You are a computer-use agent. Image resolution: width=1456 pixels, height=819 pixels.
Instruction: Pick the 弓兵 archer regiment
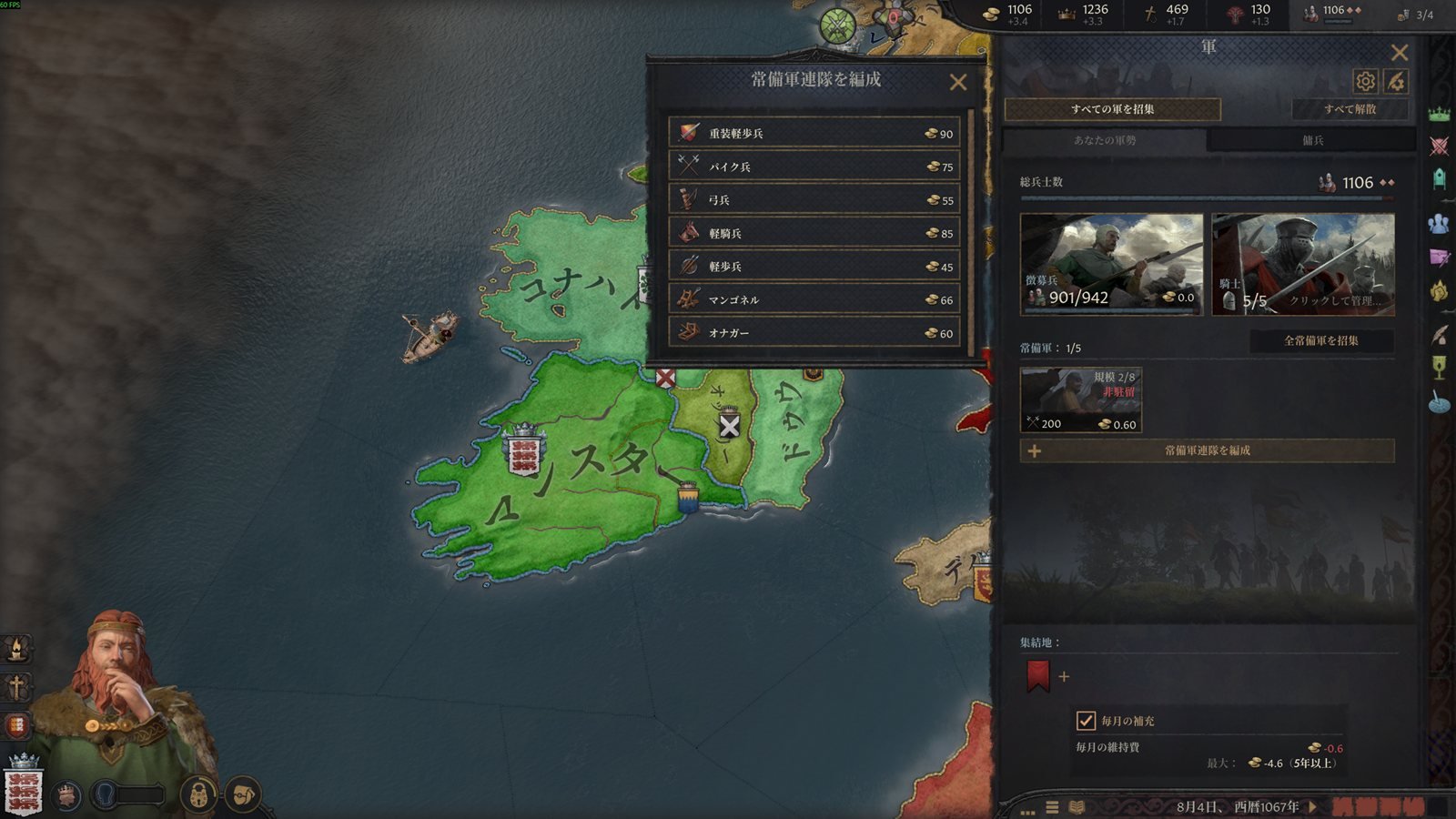[814, 200]
